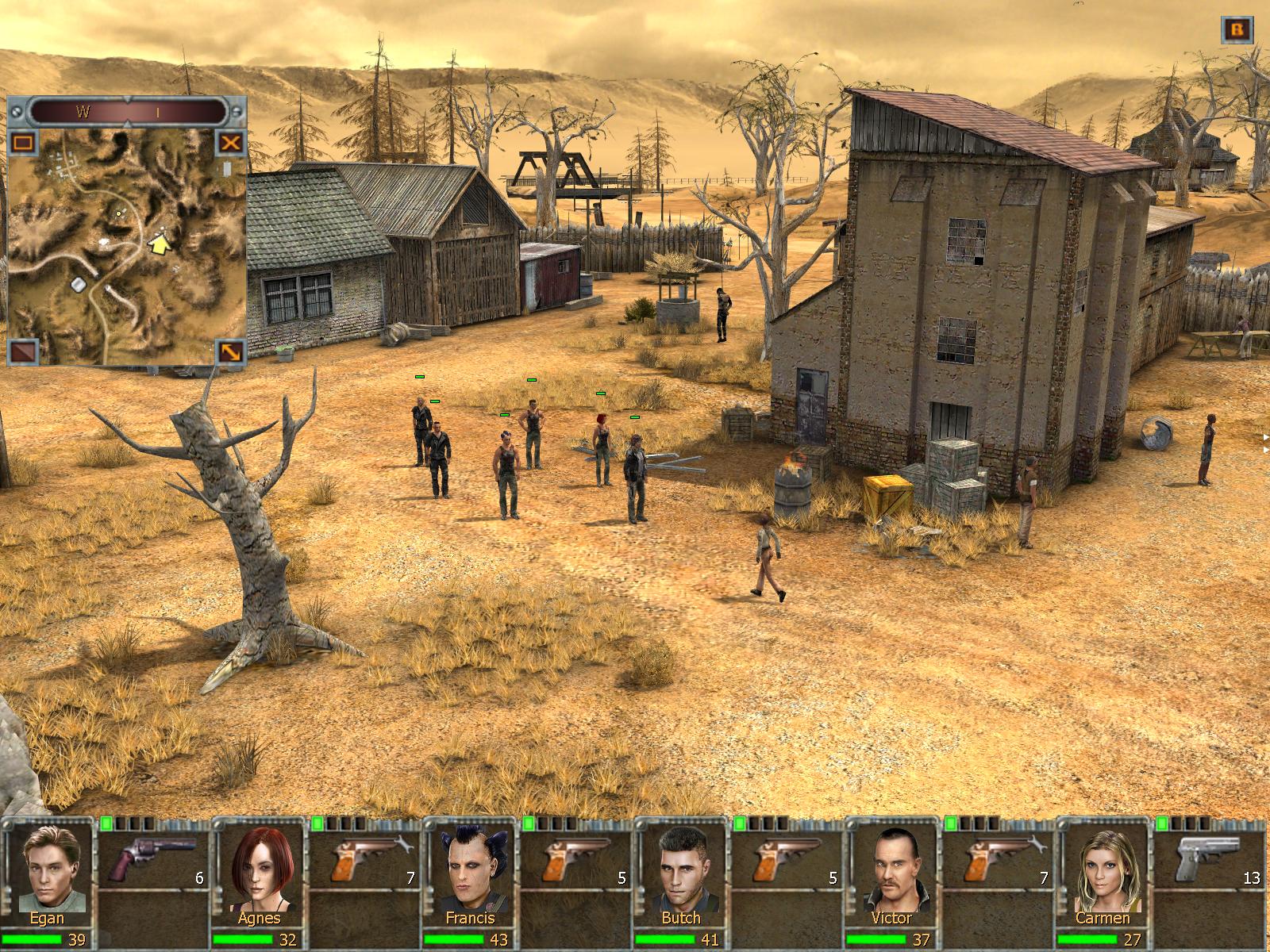This screenshot has width=1270, height=952.
Task: Choose Francis's portrait in the party bar
Action: [x=469, y=870]
